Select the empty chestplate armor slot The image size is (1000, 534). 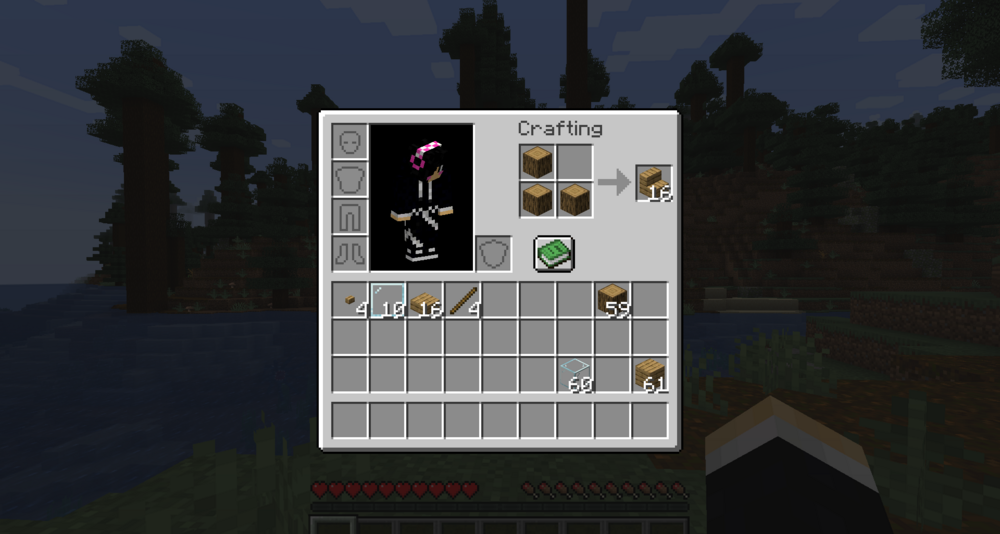[350, 179]
